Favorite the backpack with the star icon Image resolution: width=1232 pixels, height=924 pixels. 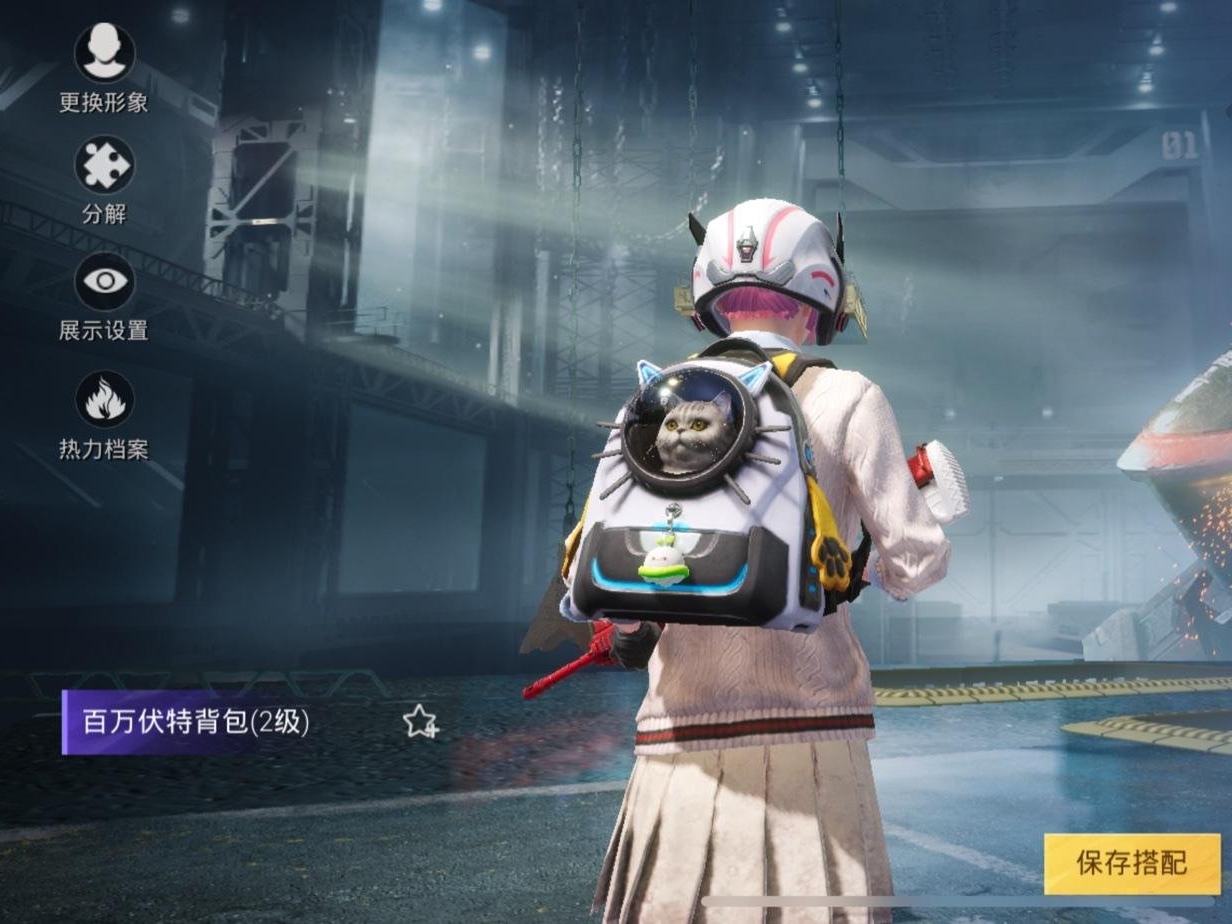420,721
